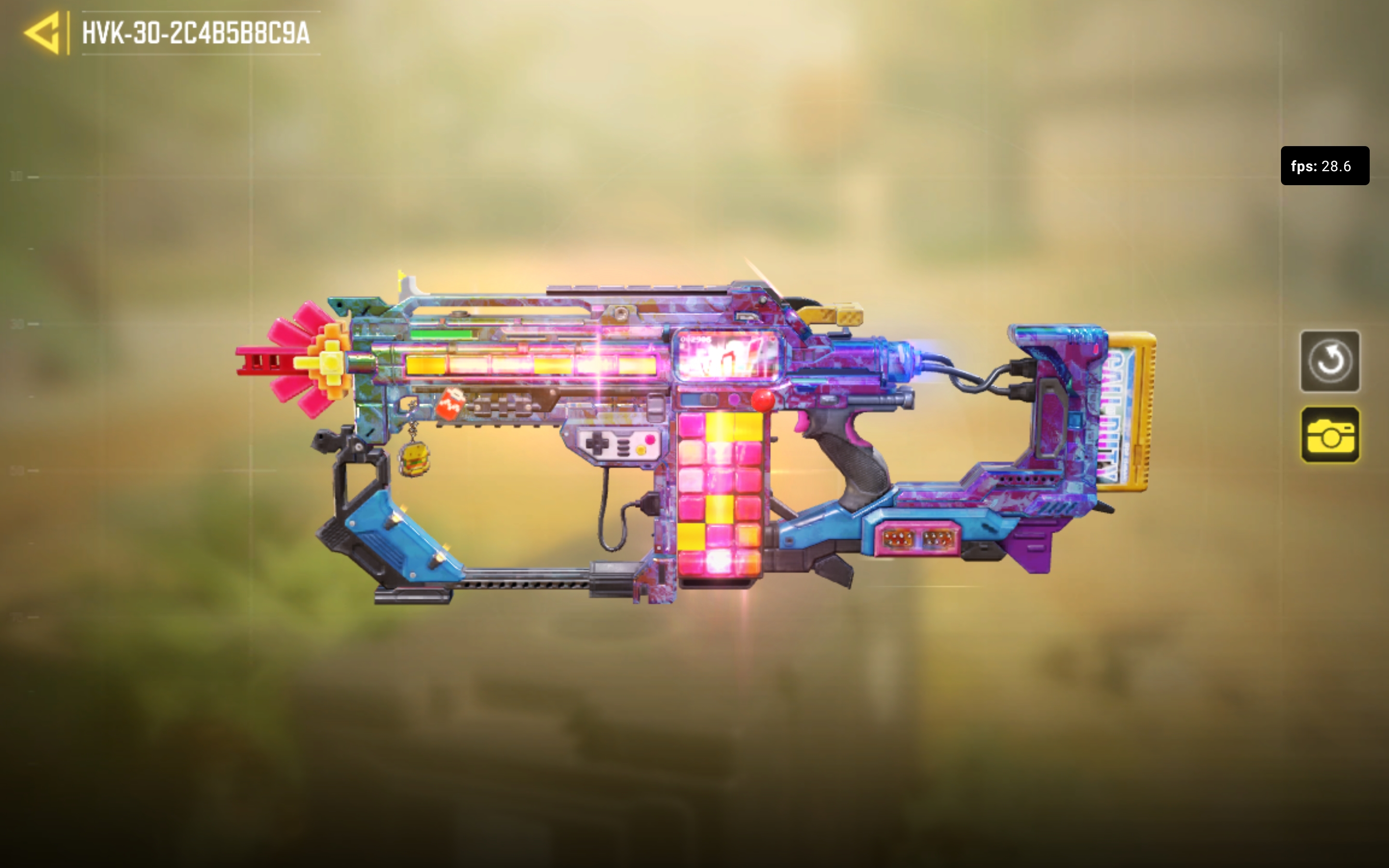Take a screenshot with the camera button
The image size is (1389, 868).
tap(1329, 434)
